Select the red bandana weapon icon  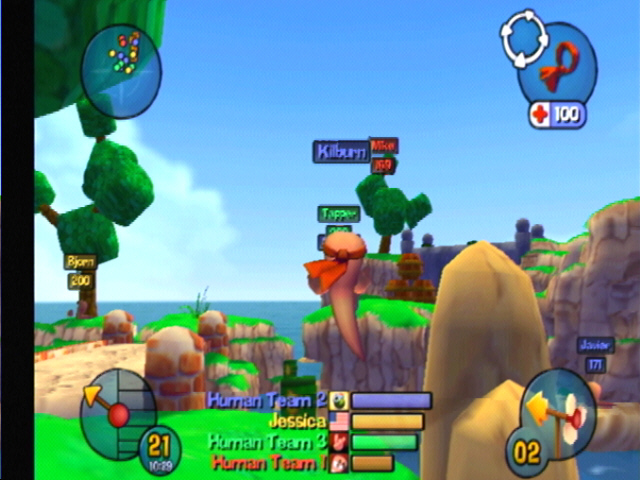[x=559, y=67]
